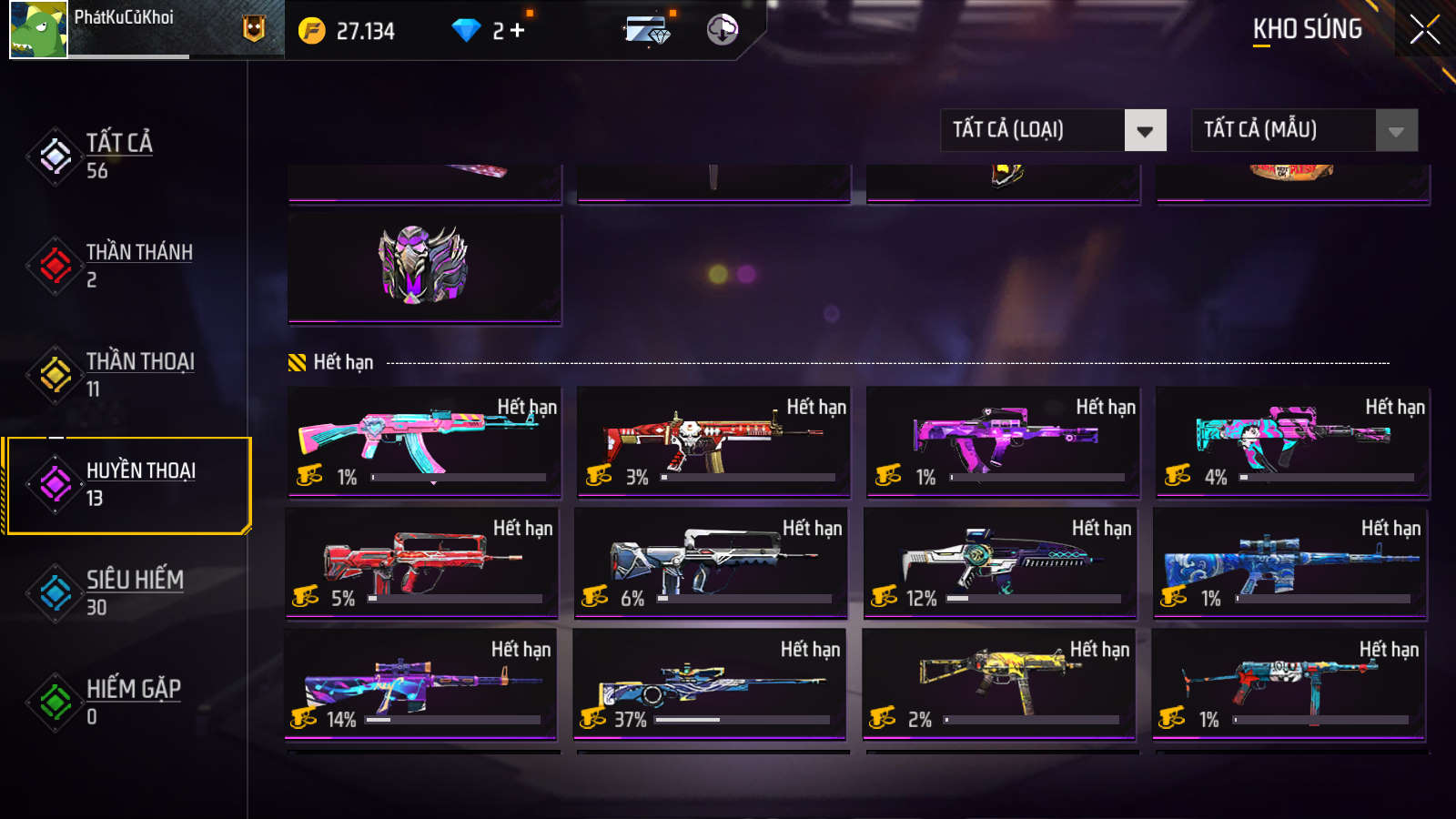1456x819 pixels.
Task: Add more diamonds with the plus button
Action: [x=518, y=31]
